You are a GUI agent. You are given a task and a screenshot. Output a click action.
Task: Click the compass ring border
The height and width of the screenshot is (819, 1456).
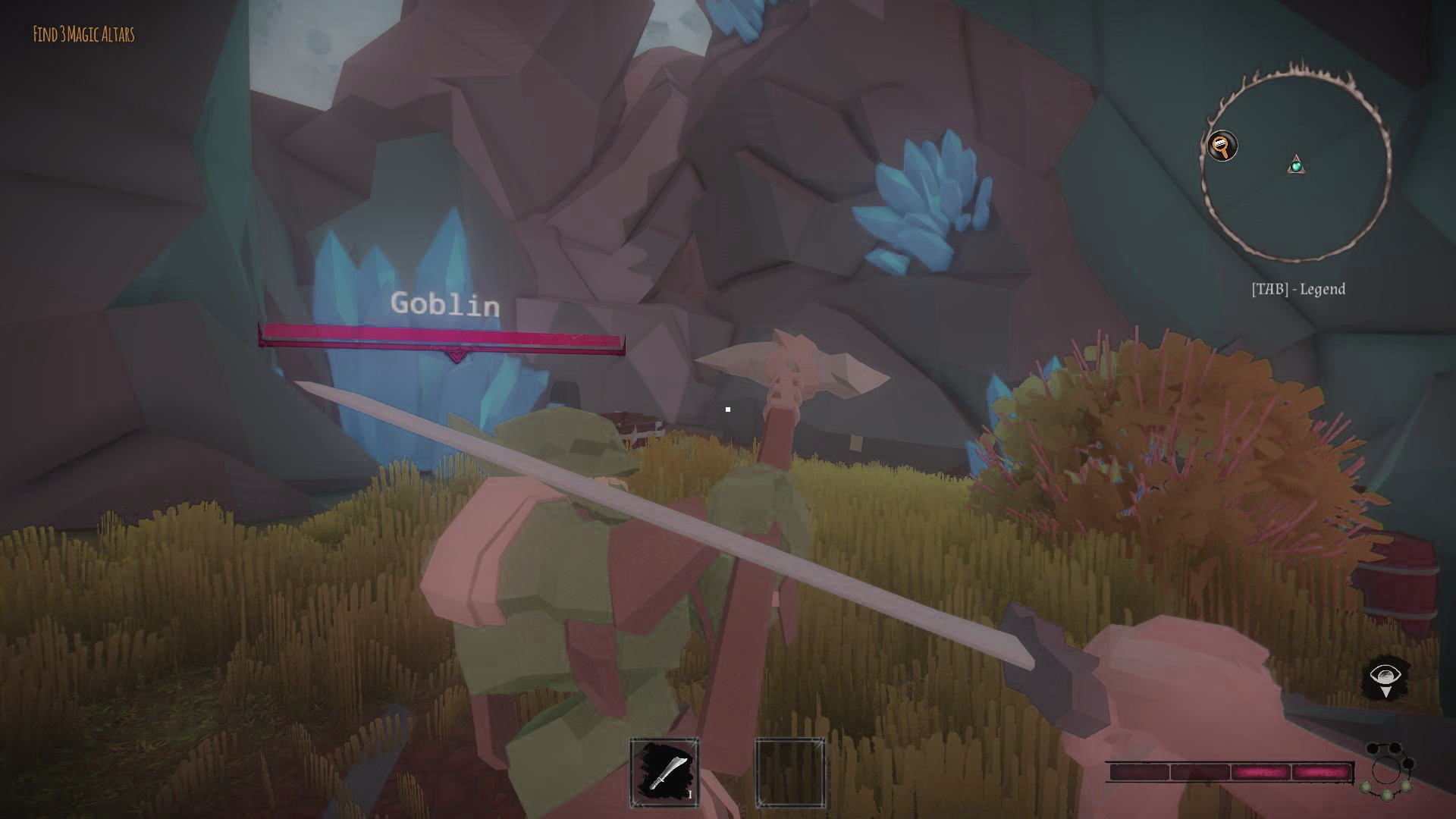click(x=1301, y=72)
